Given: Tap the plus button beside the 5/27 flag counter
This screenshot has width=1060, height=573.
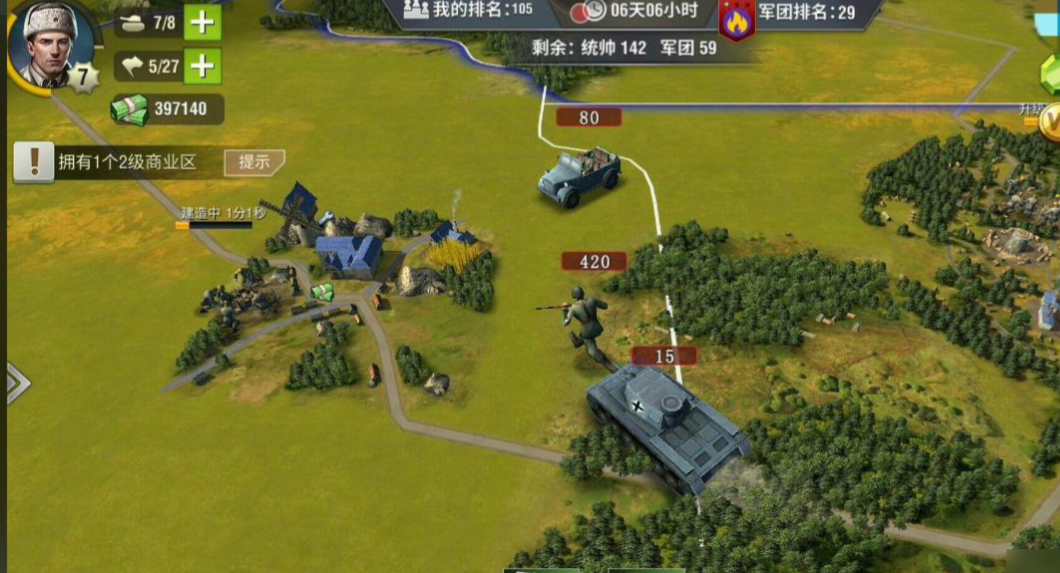Looking at the screenshot, I should pos(203,66).
